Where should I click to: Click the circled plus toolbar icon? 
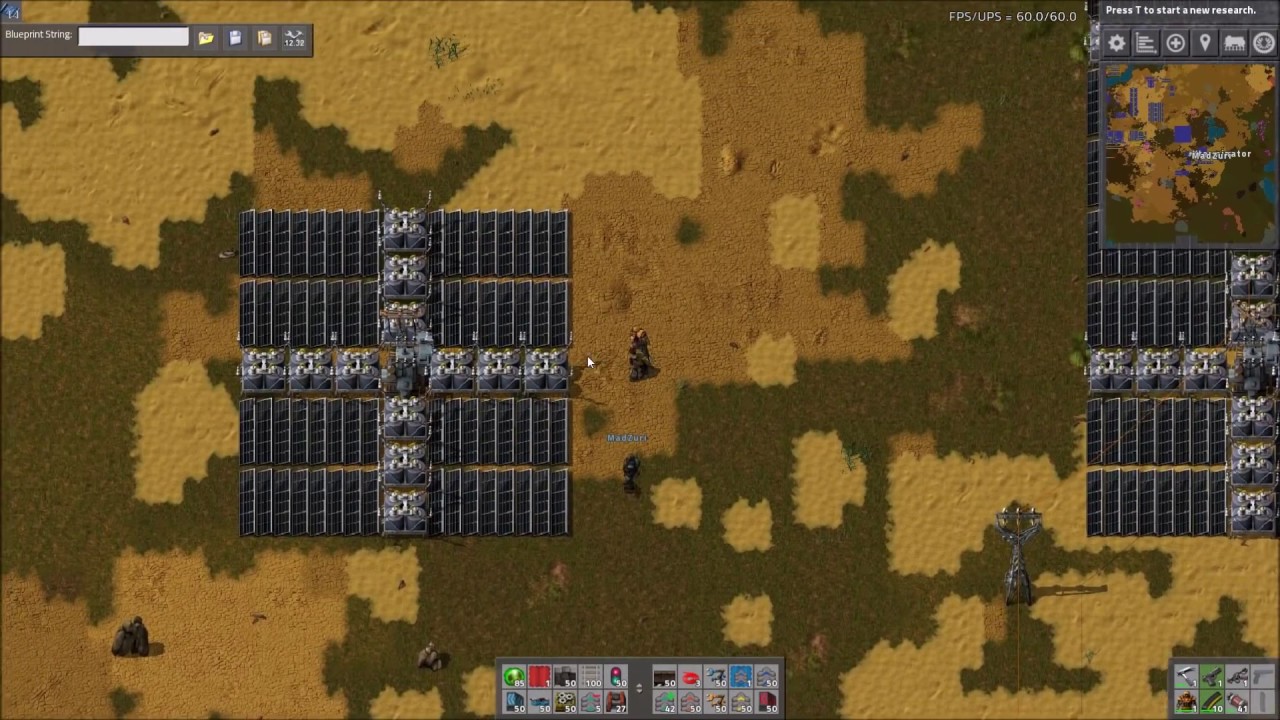1176,42
